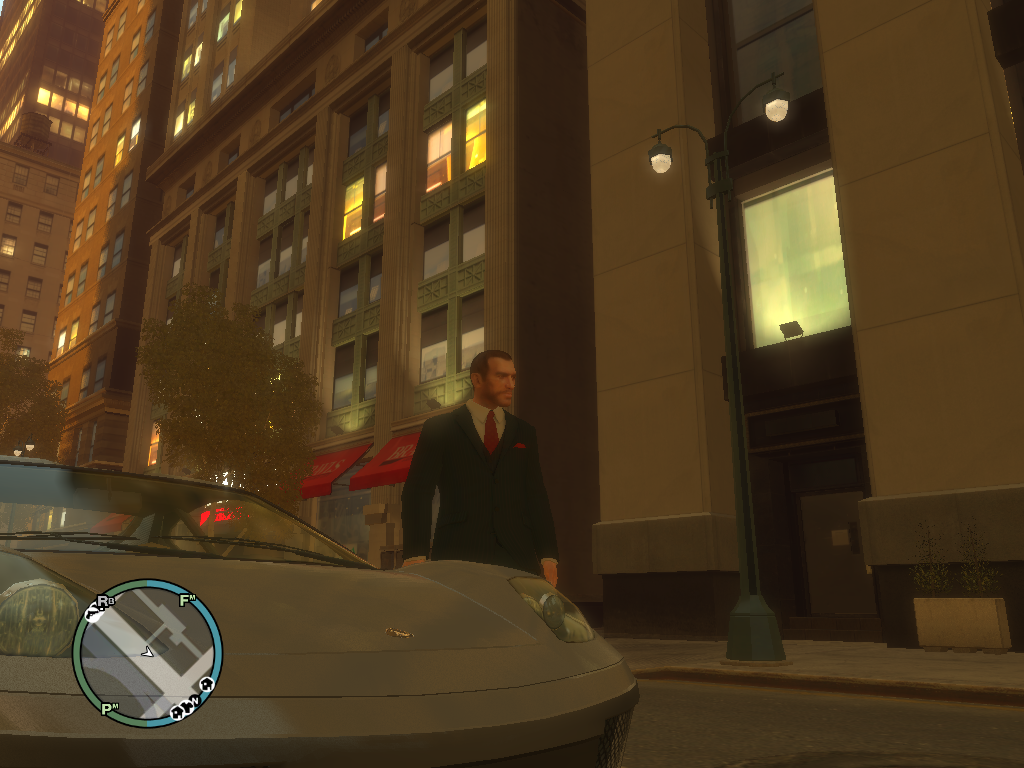Select the PM mission marker on the minimap

point(109,709)
